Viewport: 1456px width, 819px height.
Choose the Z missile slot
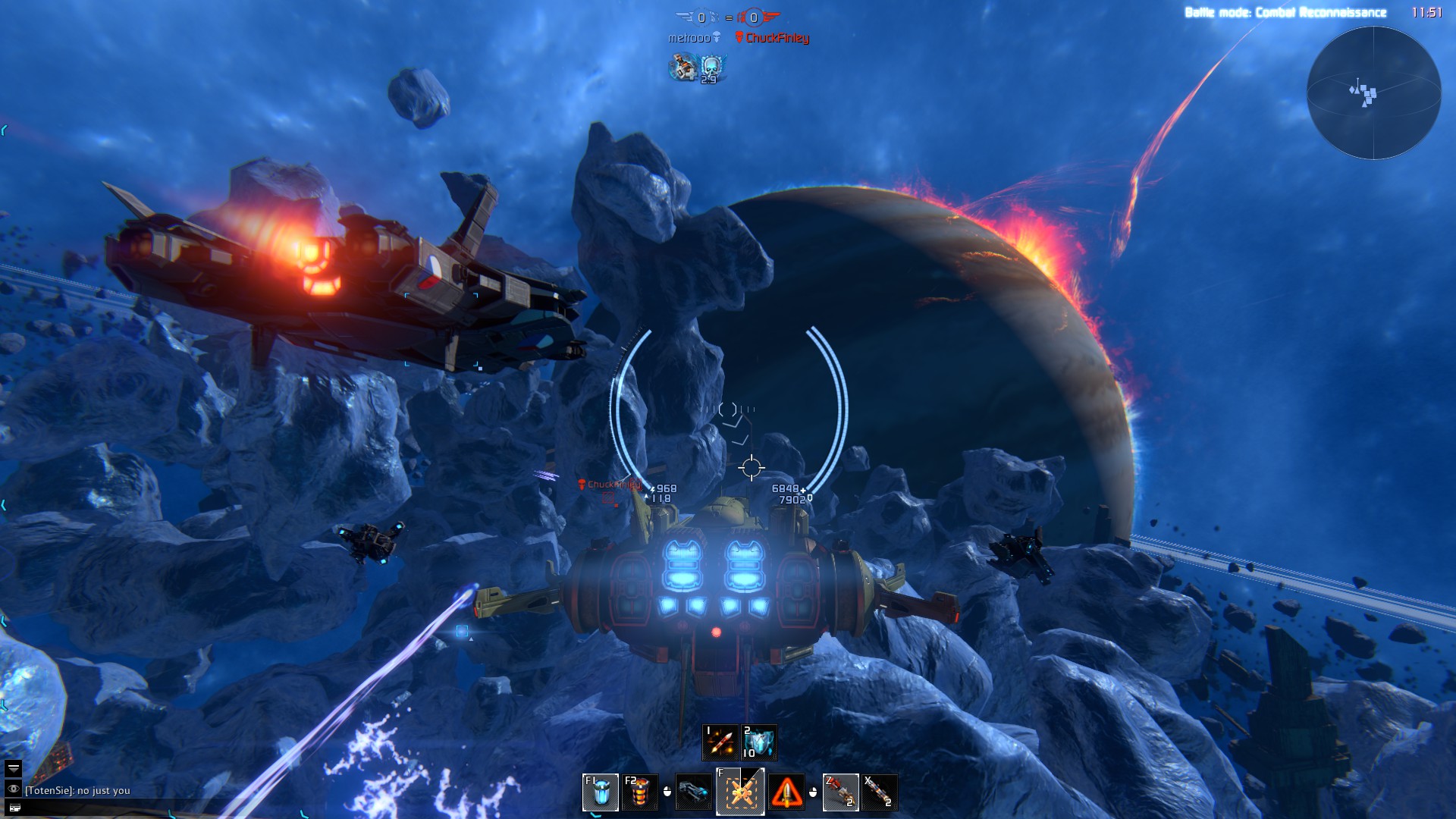[840, 792]
